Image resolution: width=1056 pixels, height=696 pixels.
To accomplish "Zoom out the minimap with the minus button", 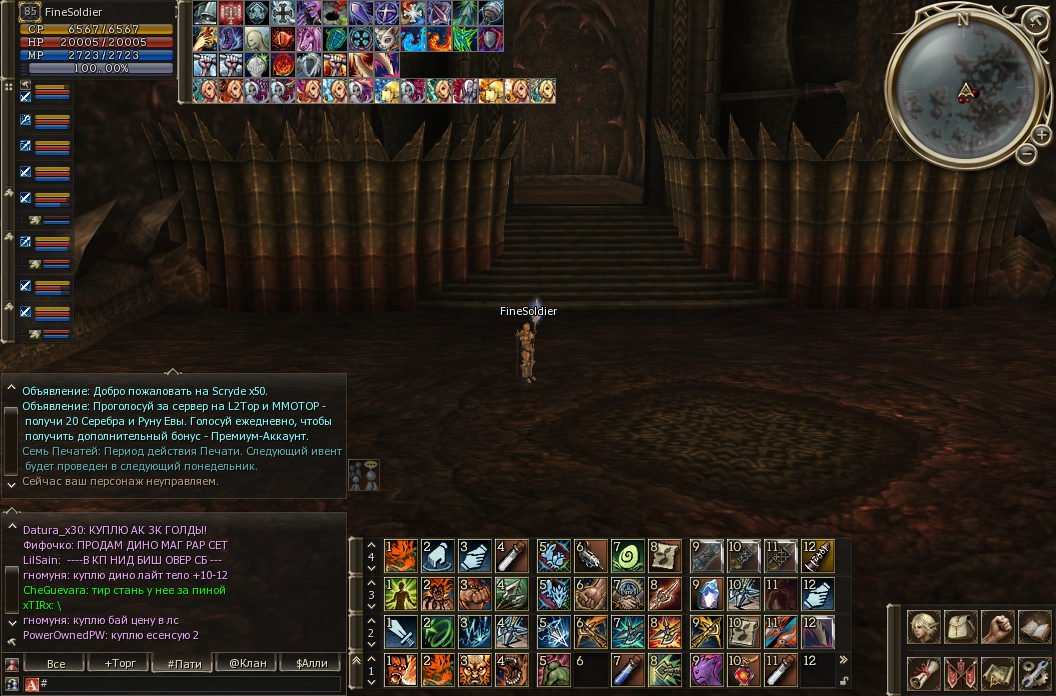I will coord(1027,154).
